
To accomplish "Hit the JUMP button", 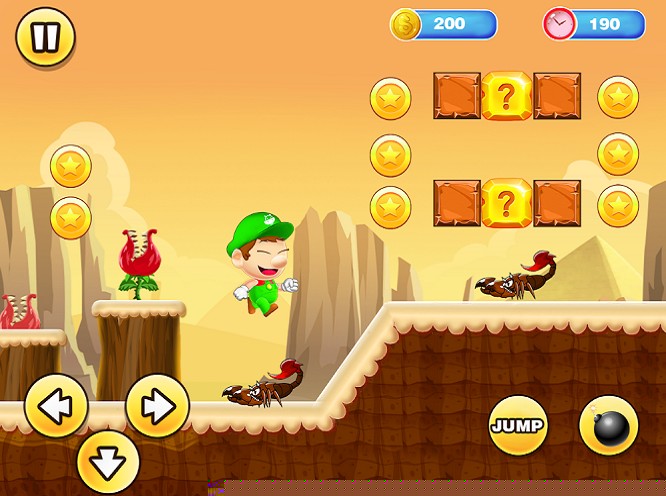I will (x=518, y=426).
